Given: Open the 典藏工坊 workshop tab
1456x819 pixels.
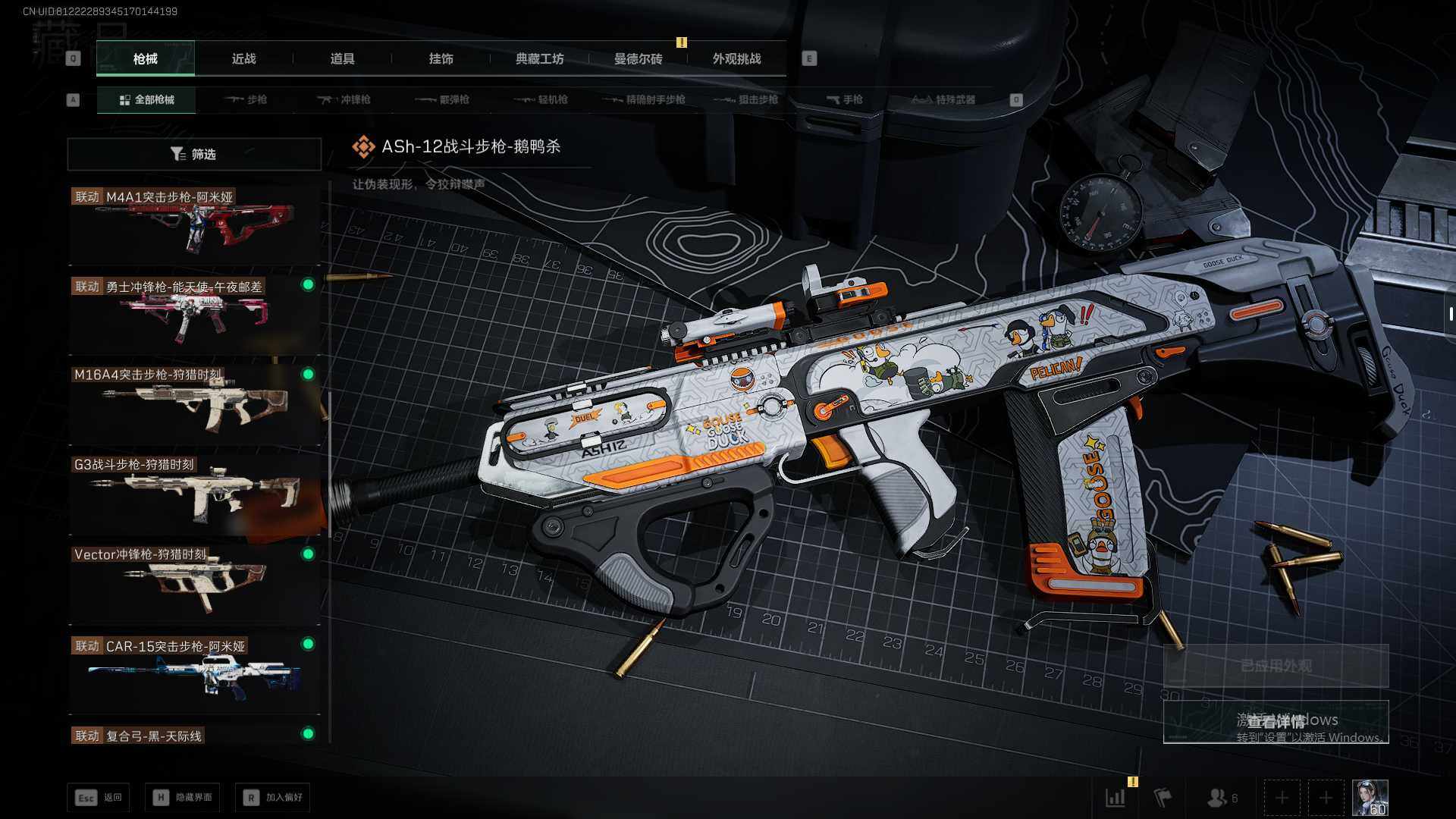Looking at the screenshot, I should [x=539, y=59].
